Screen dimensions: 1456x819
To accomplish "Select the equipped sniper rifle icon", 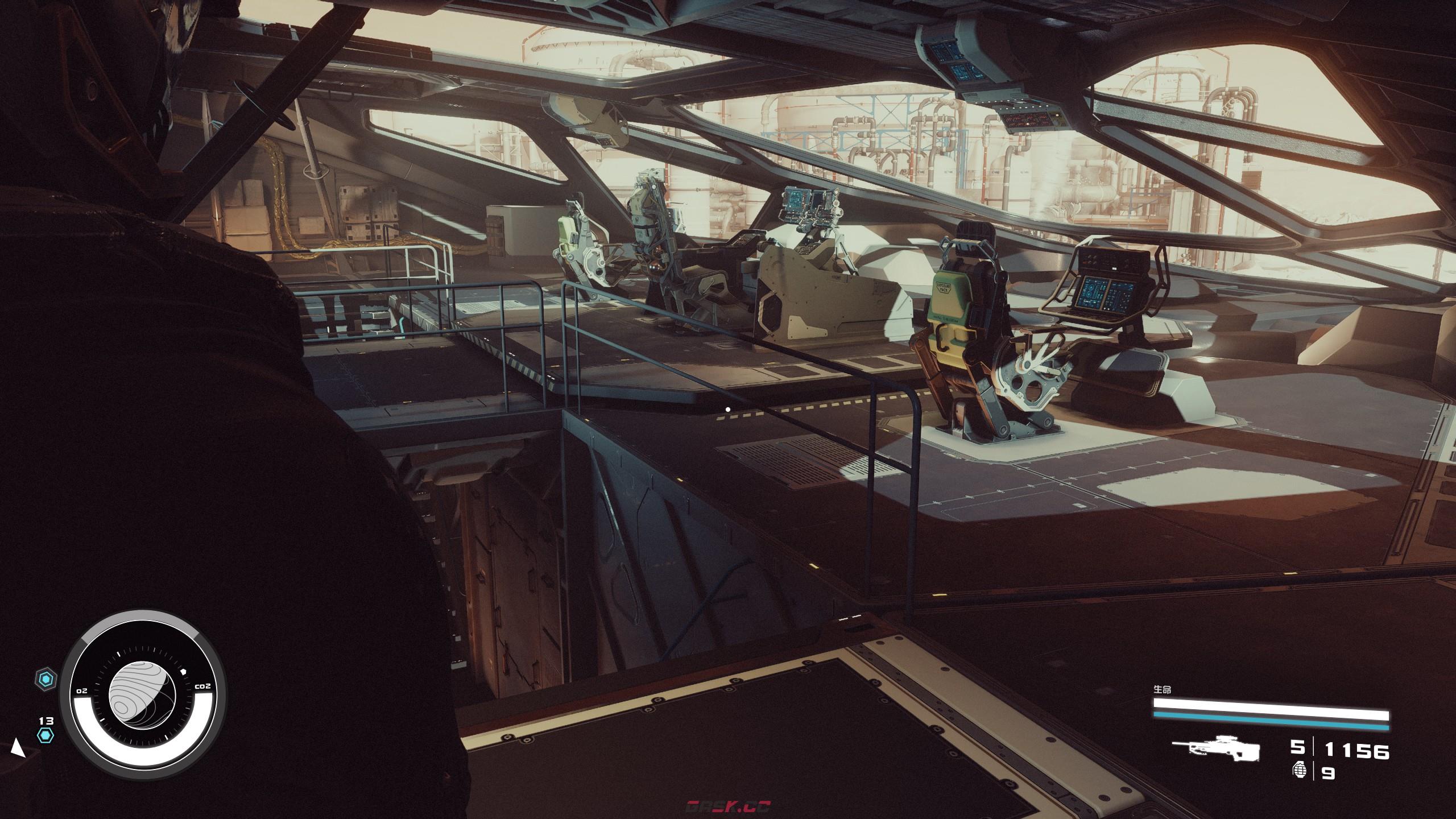I will pyautogui.click(x=1215, y=750).
